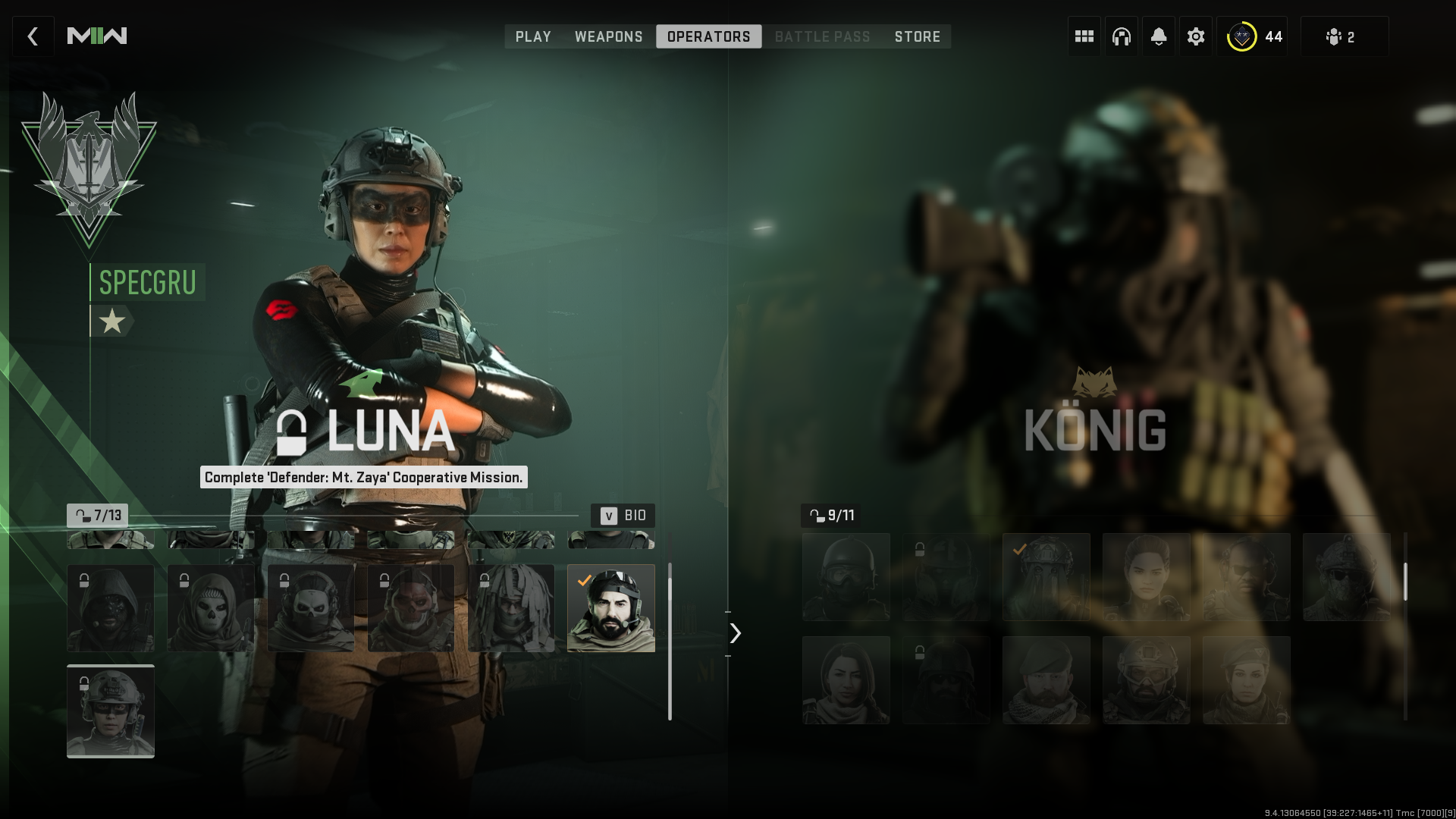Select the bearded operator with checkmark
The height and width of the screenshot is (819, 1456).
click(x=611, y=608)
